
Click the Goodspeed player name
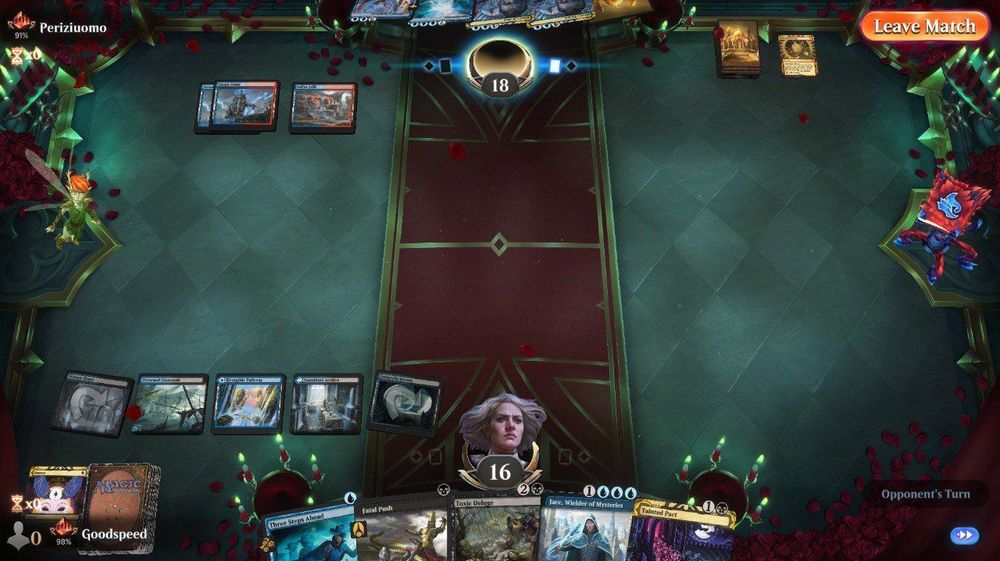point(114,535)
